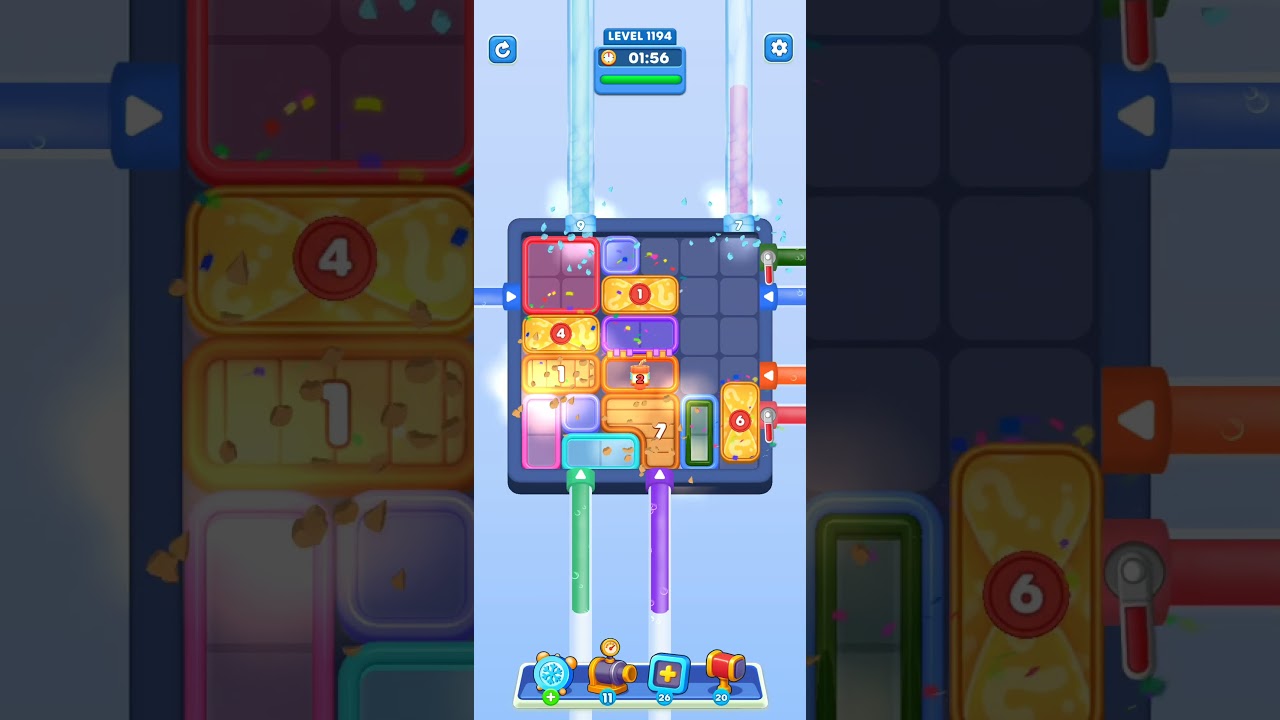The image size is (1280, 720).
Task: Tap the cyan water block at the bottom row
Action: tap(600, 451)
